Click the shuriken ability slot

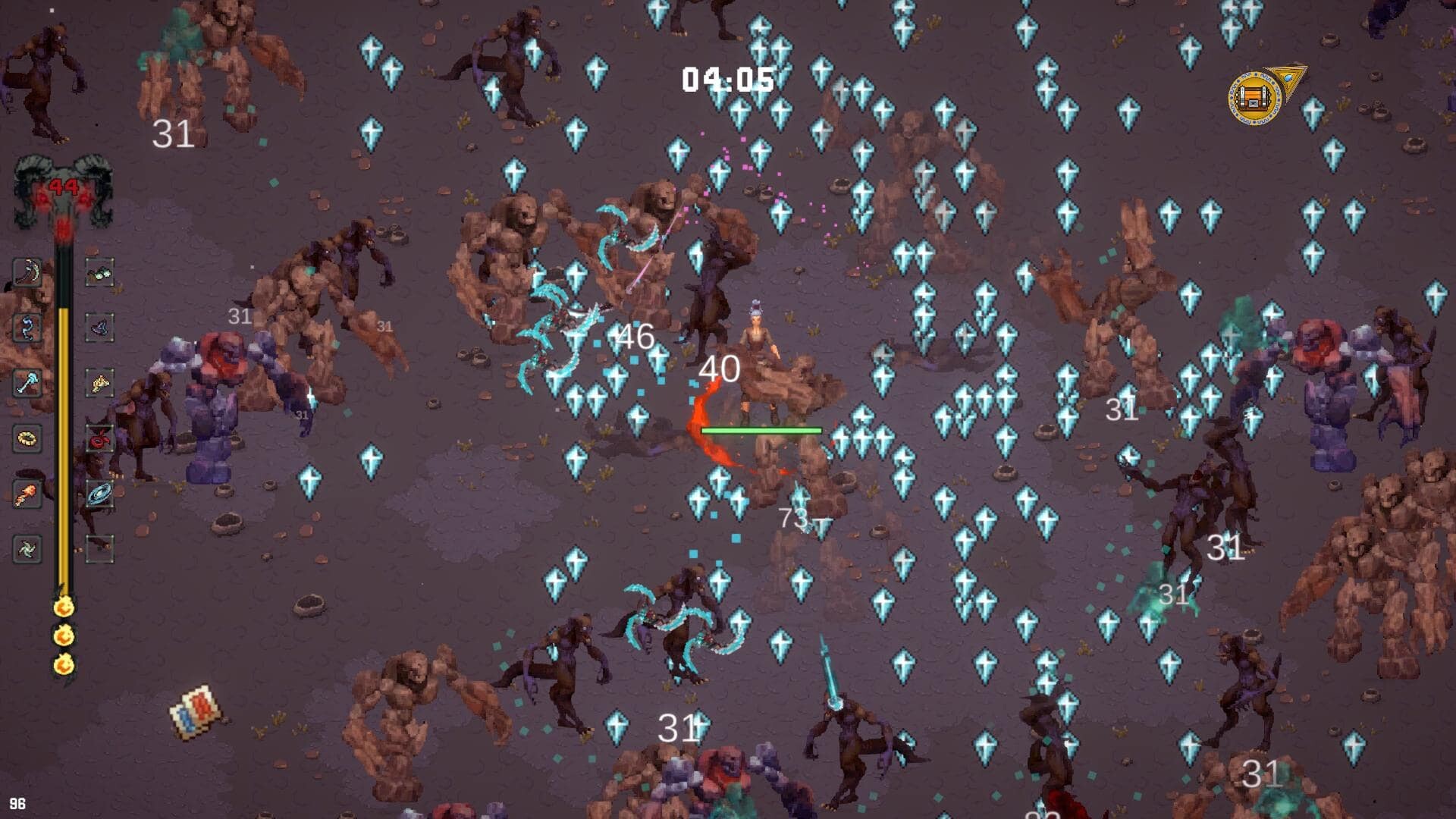click(27, 550)
